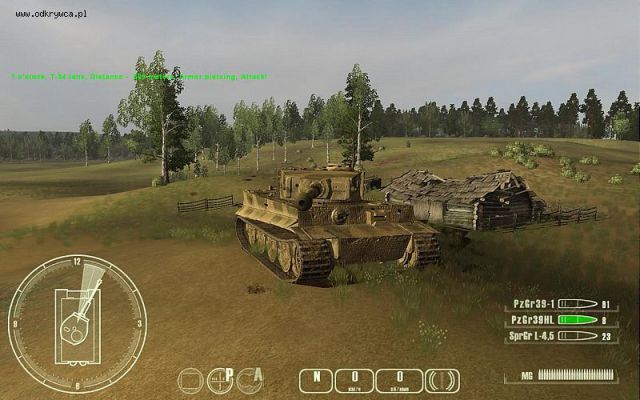Toggle the crosshair gunner sight icon
The image size is (640, 400).
click(x=219, y=380)
